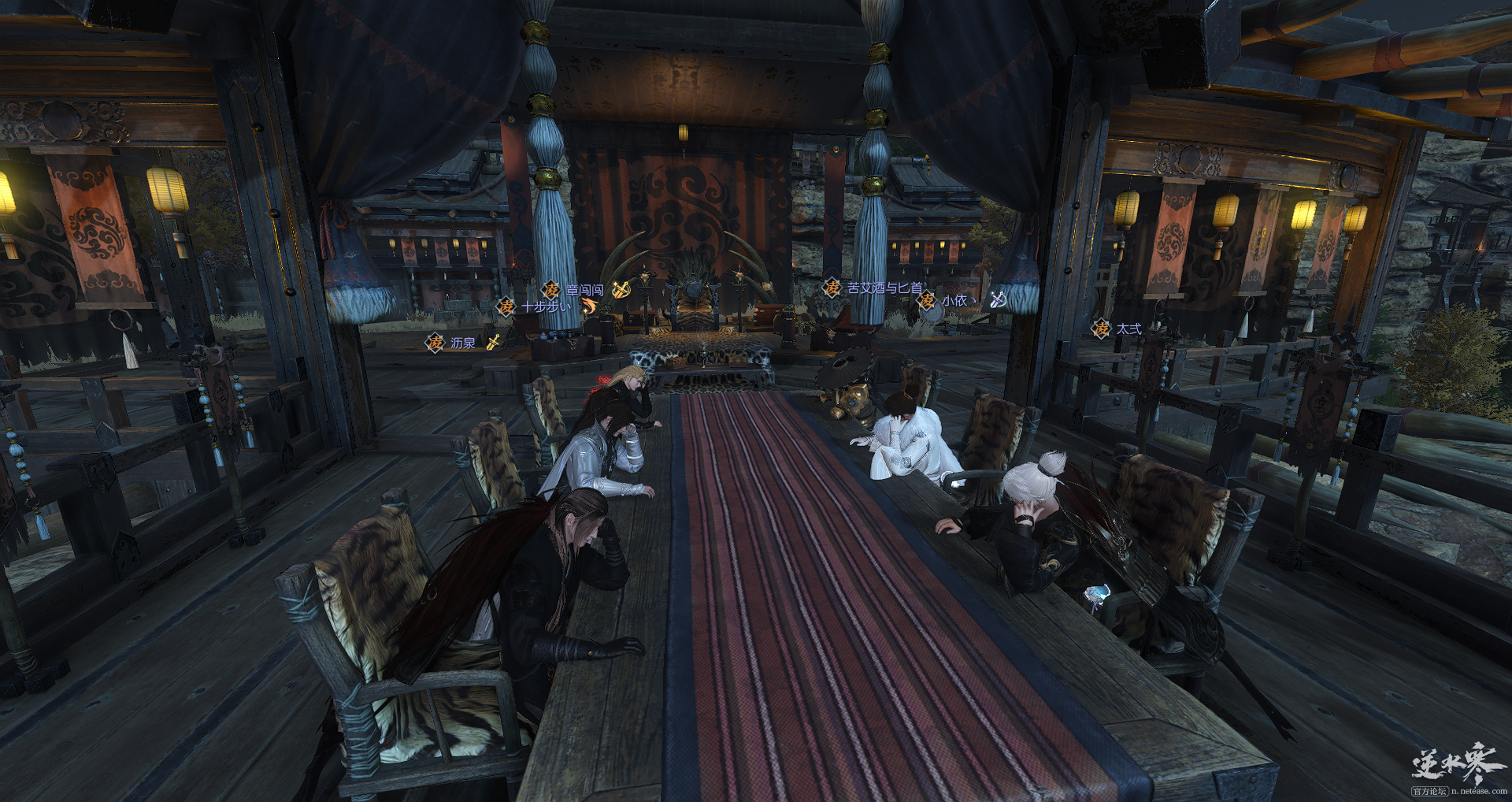The width and height of the screenshot is (1512, 802).
Task: Select the player nameplate 章闯闯
Action: 584,290
